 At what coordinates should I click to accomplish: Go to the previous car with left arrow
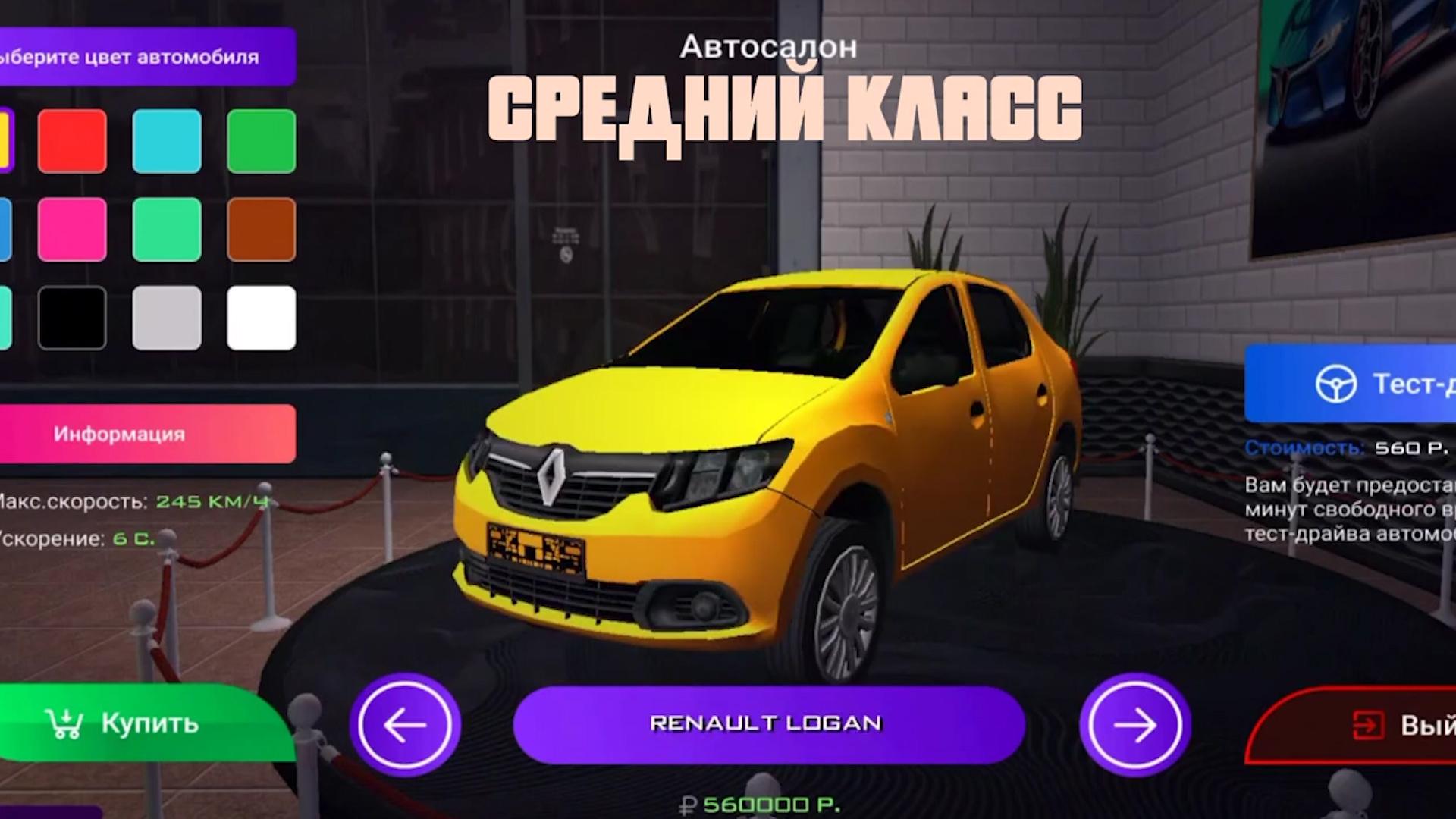click(405, 724)
